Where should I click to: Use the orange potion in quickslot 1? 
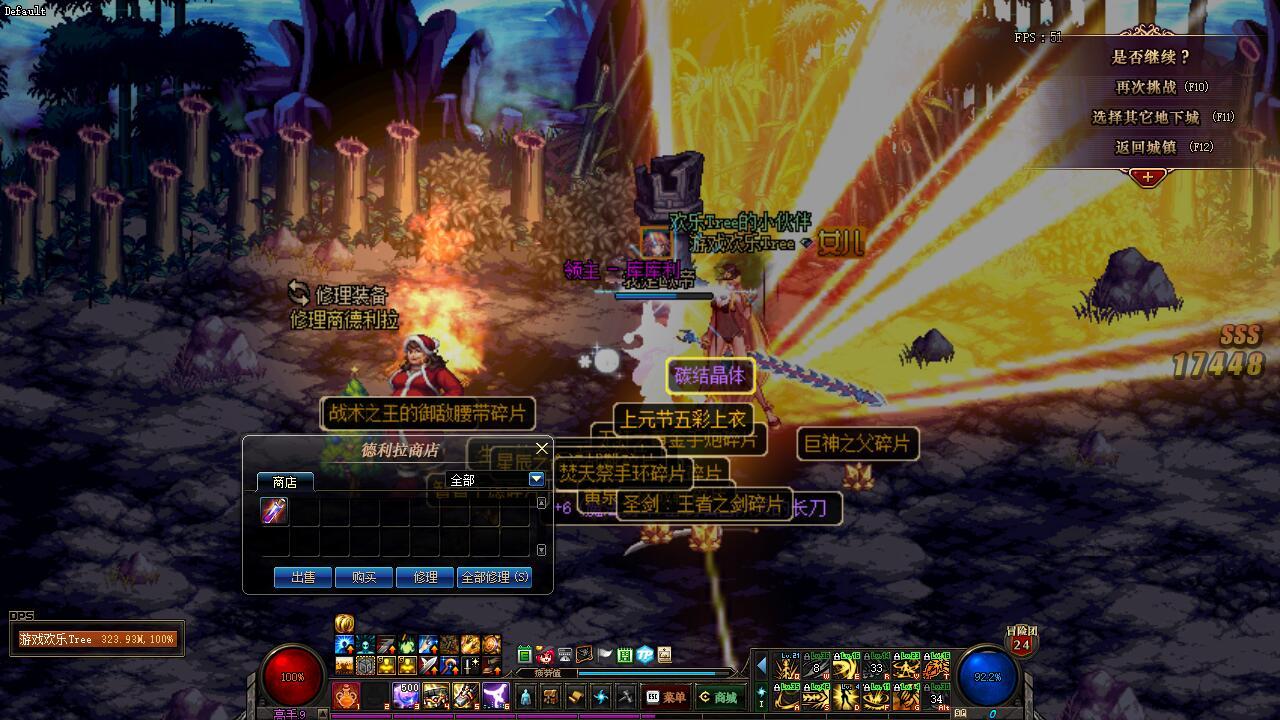coord(346,696)
